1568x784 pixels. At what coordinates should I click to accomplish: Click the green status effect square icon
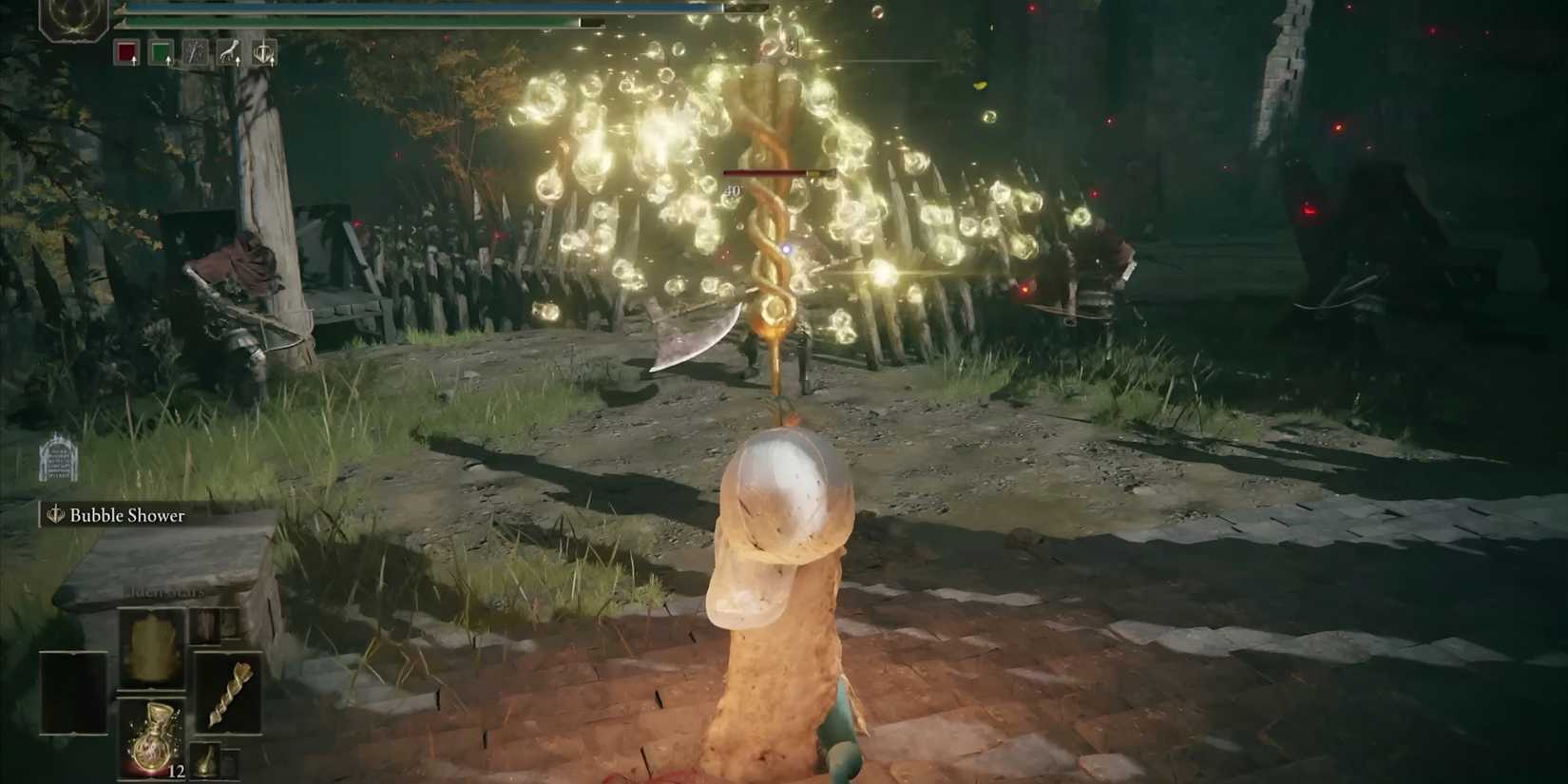pyautogui.click(x=161, y=53)
